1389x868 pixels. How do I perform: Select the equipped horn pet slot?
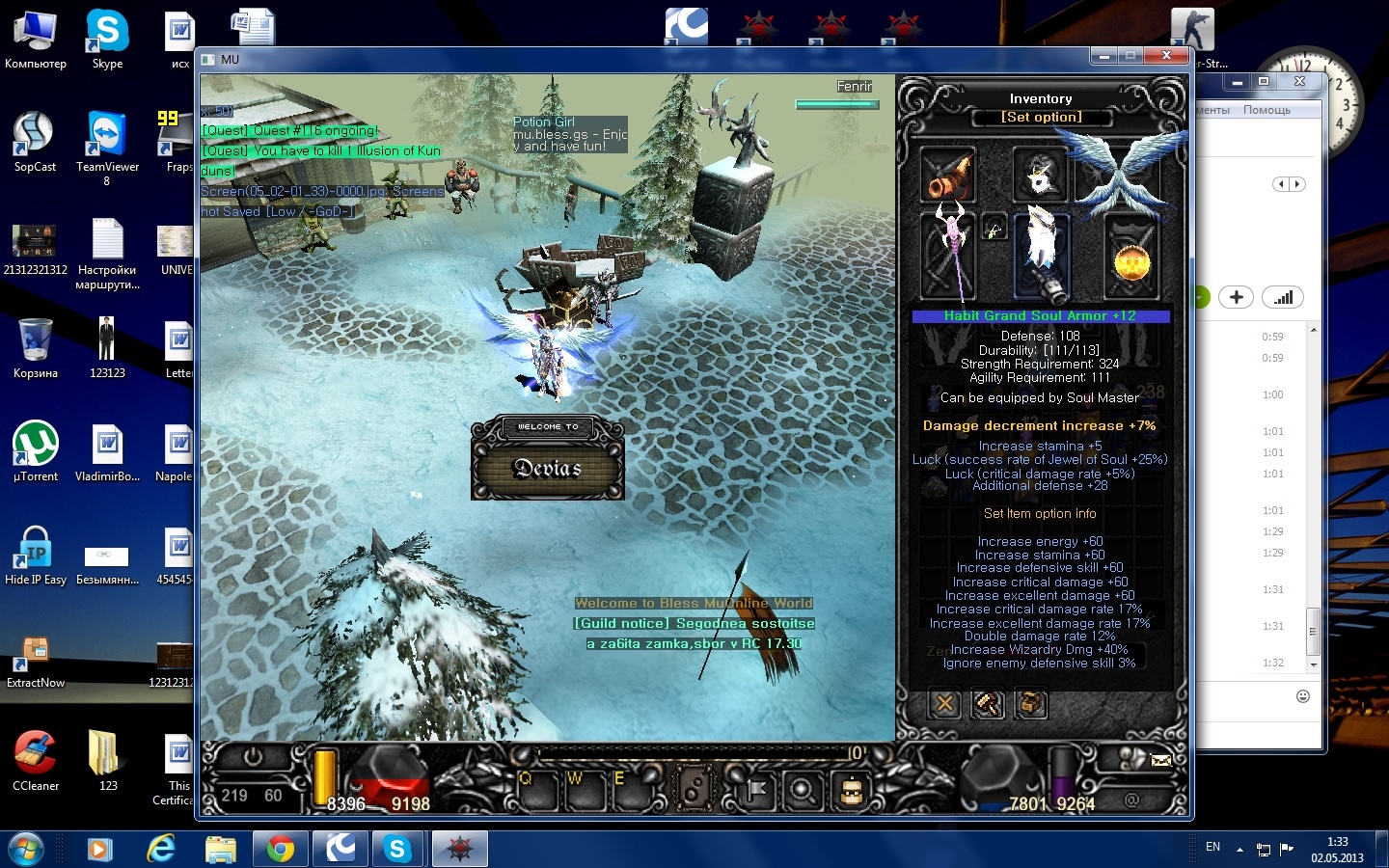pyautogui.click(x=947, y=175)
